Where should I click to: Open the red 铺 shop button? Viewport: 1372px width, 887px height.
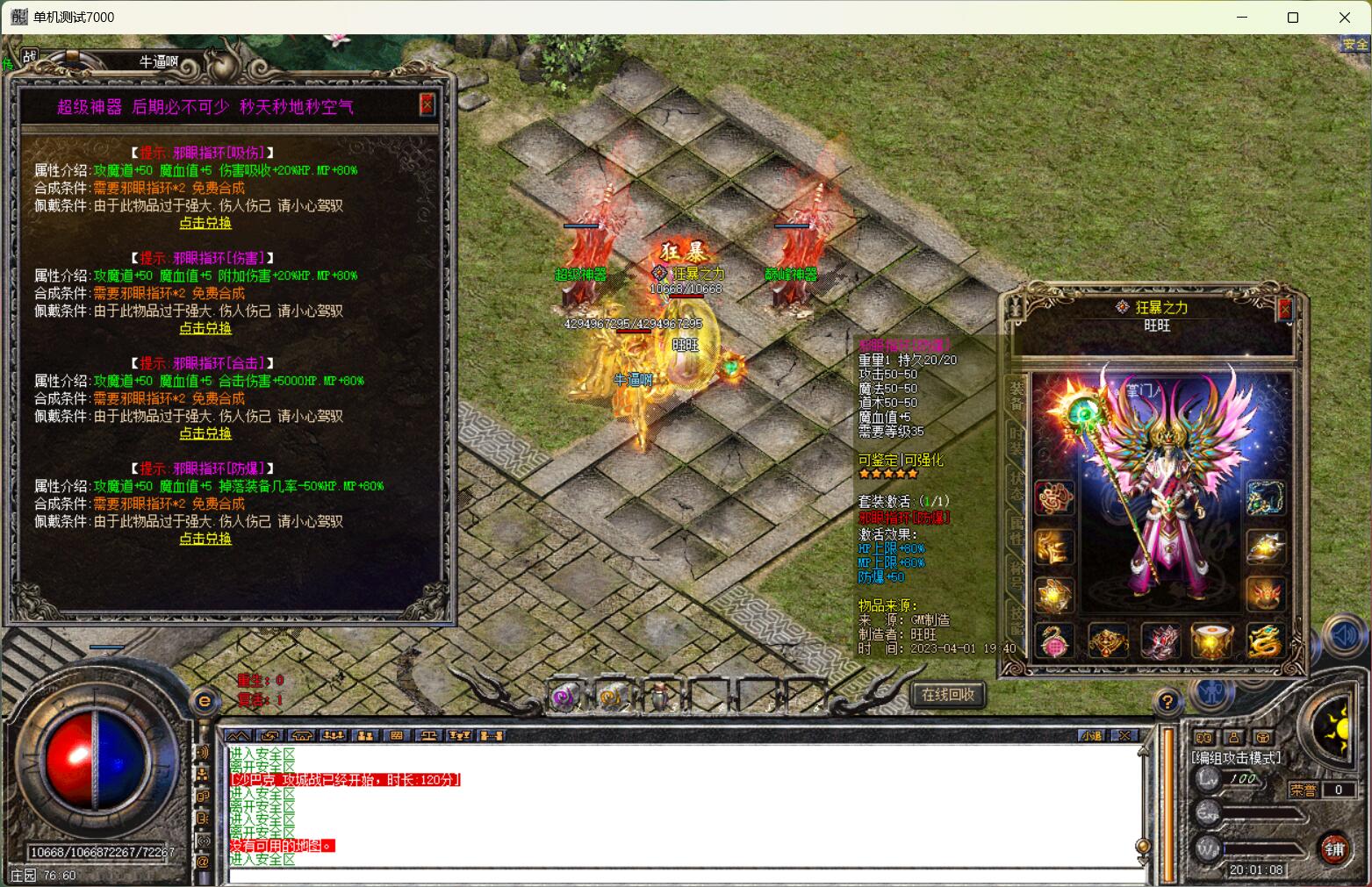(x=1334, y=848)
